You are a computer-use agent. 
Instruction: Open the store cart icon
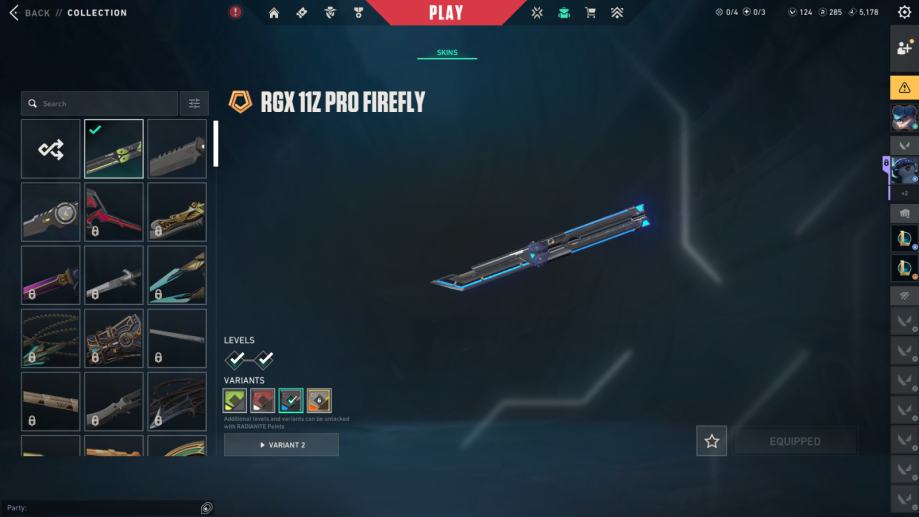(590, 13)
